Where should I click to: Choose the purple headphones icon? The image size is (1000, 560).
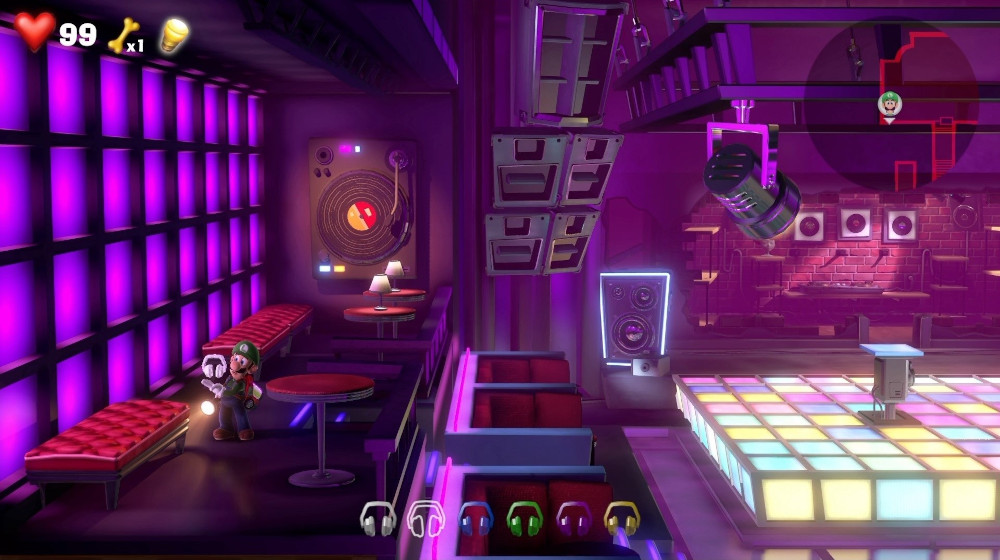click(x=573, y=518)
